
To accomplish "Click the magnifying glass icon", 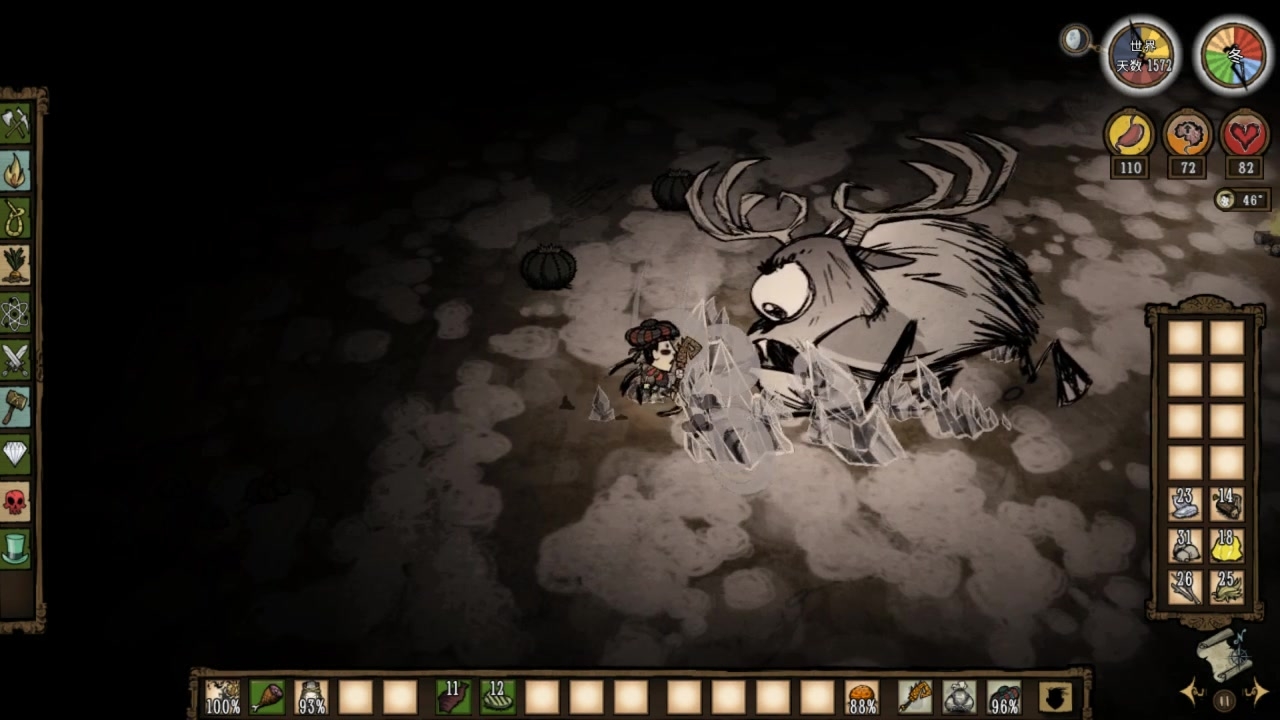I will [x=1075, y=40].
